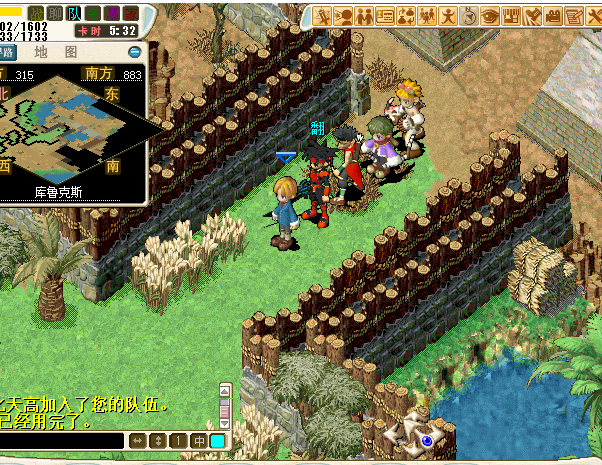Click the eye icon in top toolbar
The image size is (602, 465).
tap(490, 15)
